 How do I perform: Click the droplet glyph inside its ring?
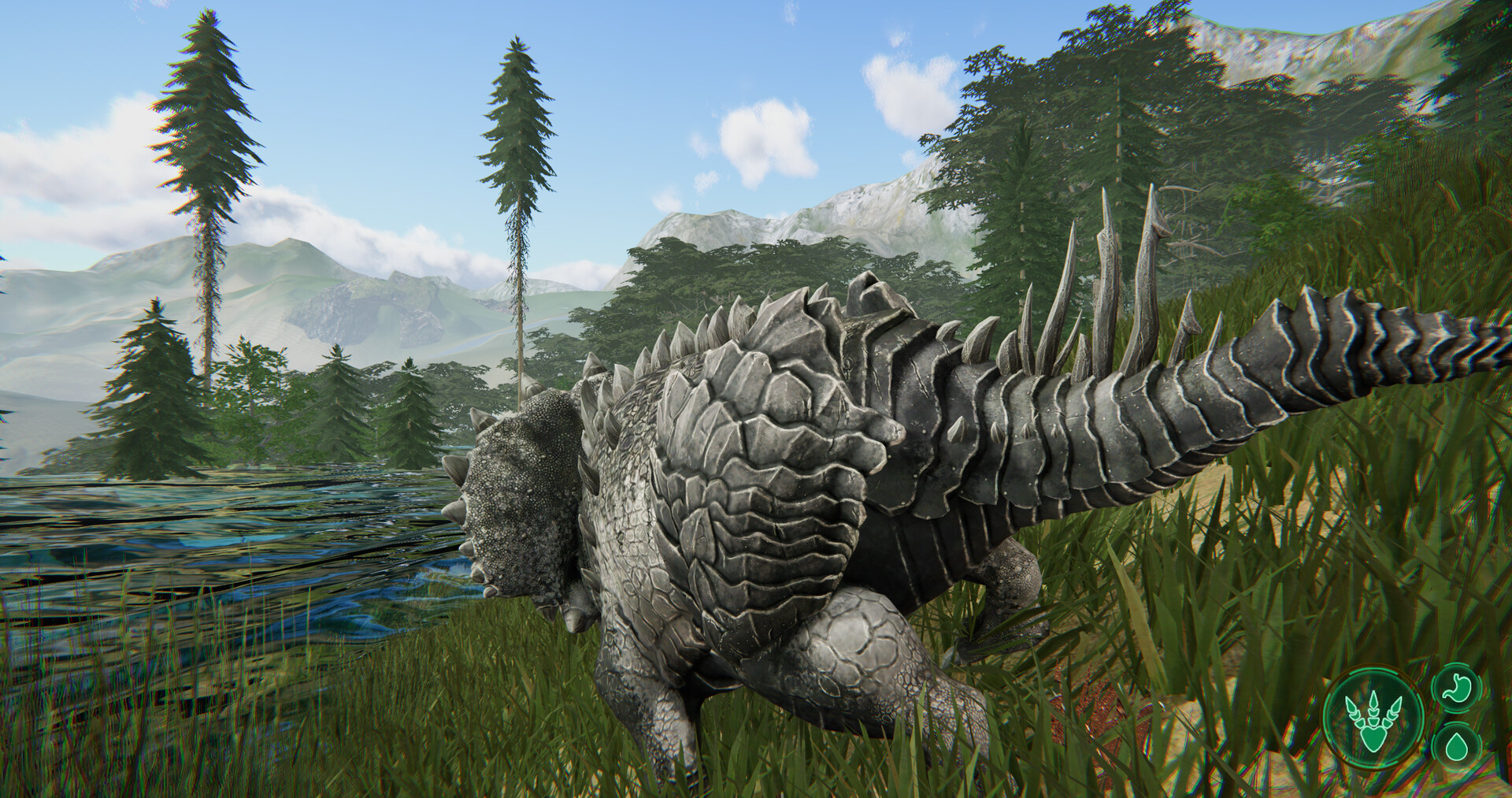click(x=1457, y=747)
